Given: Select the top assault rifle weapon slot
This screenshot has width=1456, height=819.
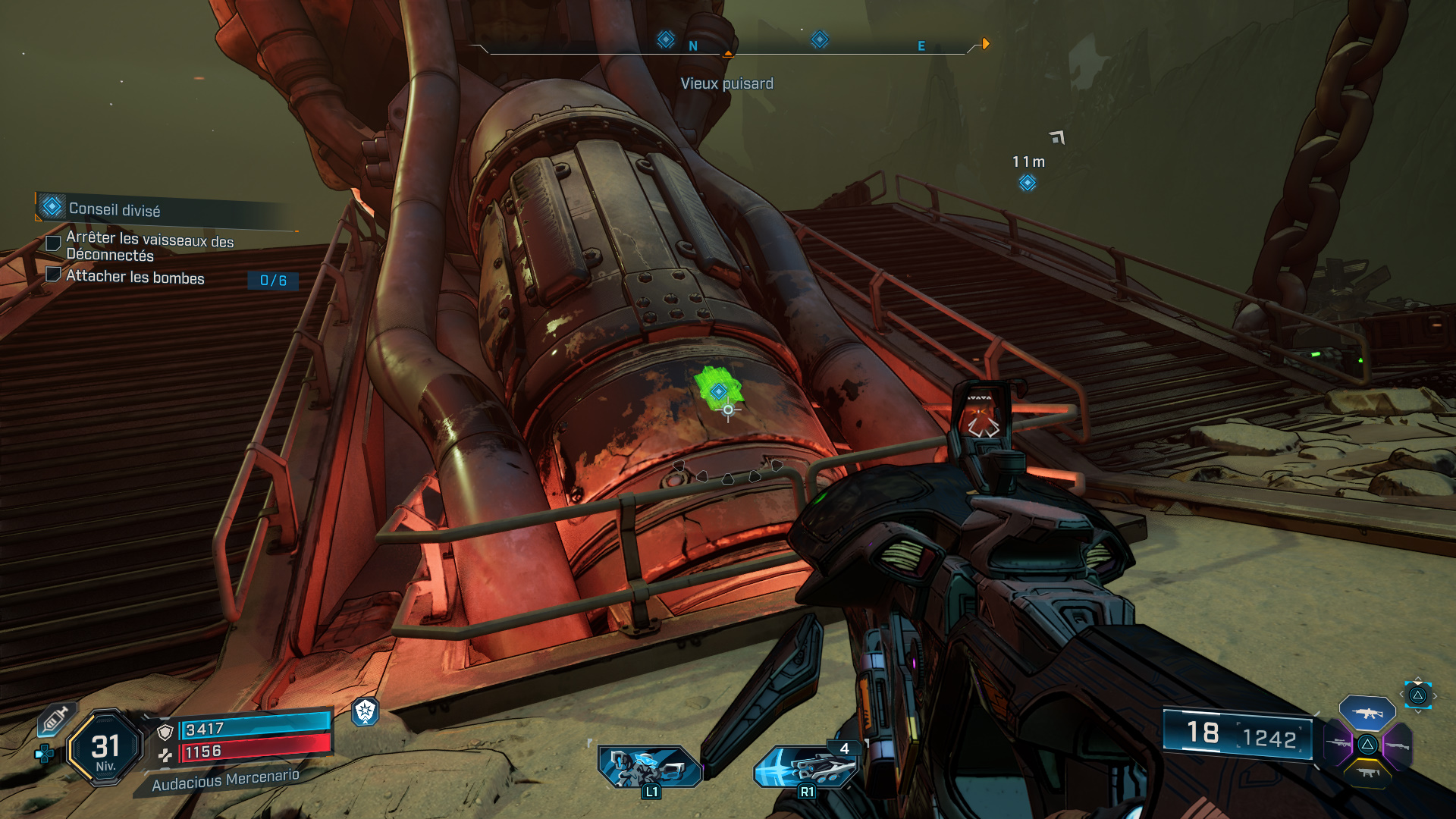Looking at the screenshot, I should (x=1367, y=713).
